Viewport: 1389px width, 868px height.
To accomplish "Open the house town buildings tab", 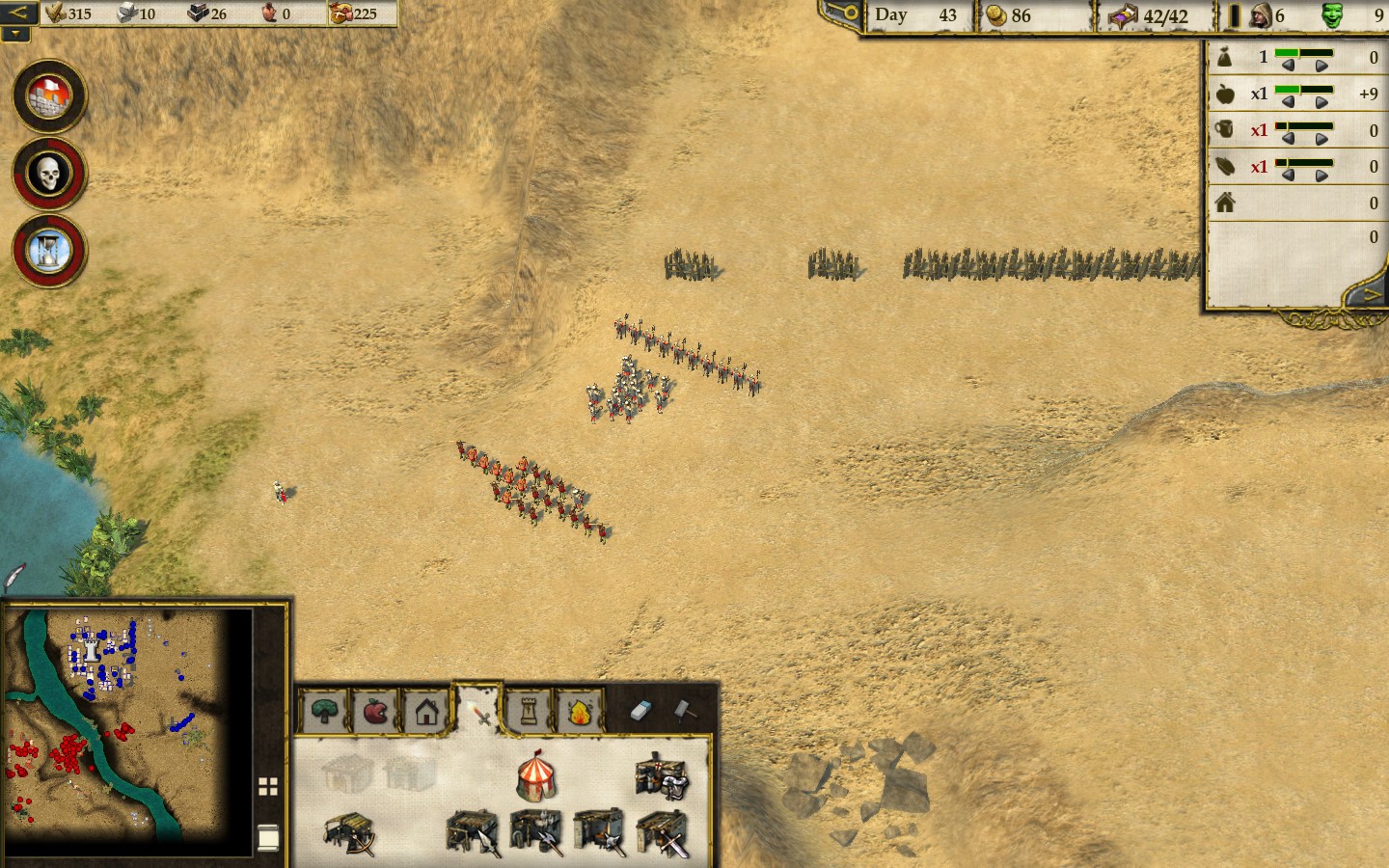I will tap(426, 712).
